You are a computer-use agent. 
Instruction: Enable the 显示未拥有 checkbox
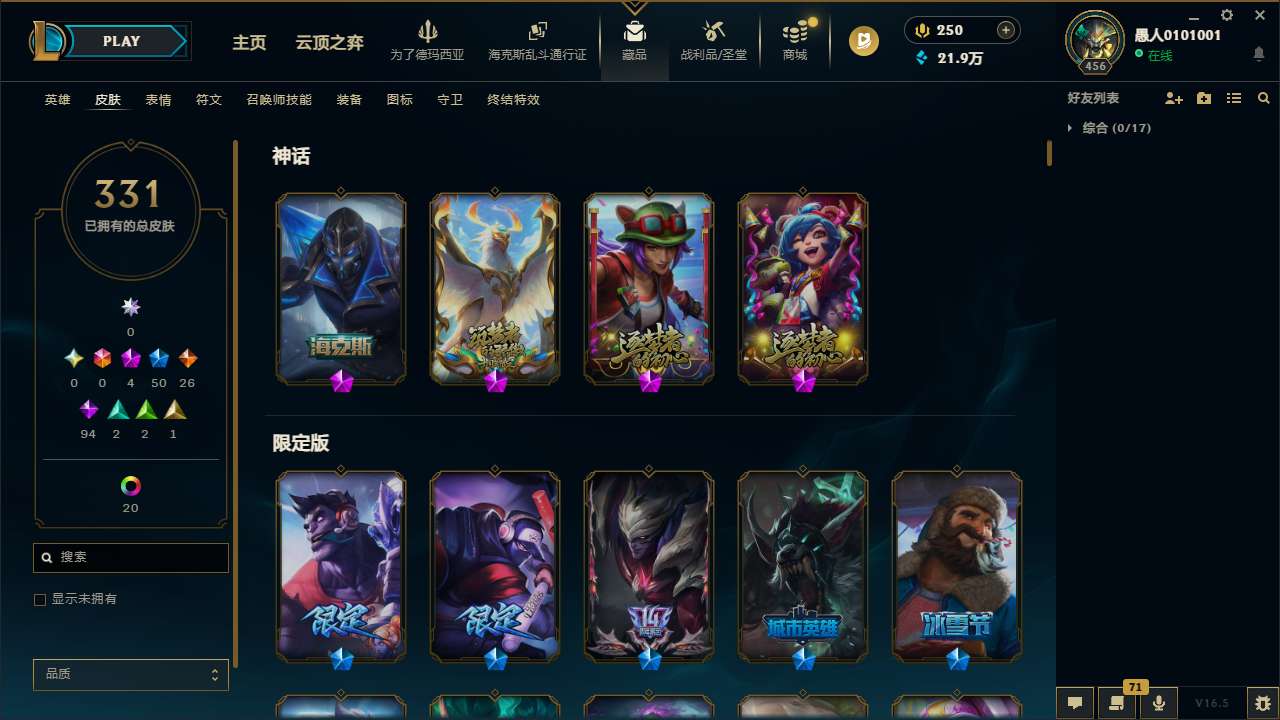[x=40, y=599]
